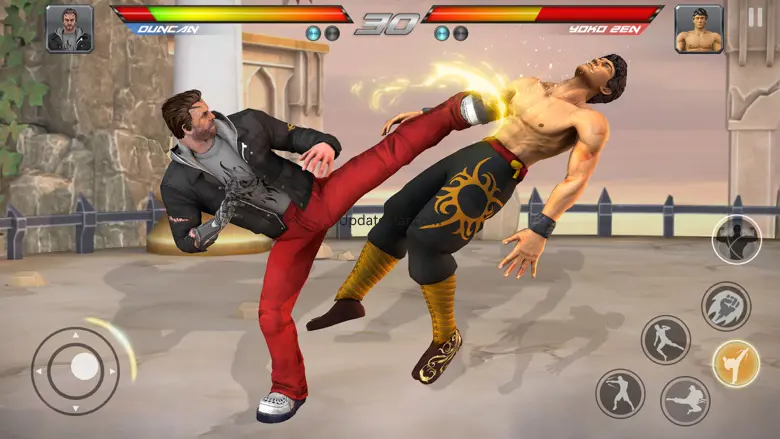Select Duncan's player portrait

(x=69, y=29)
